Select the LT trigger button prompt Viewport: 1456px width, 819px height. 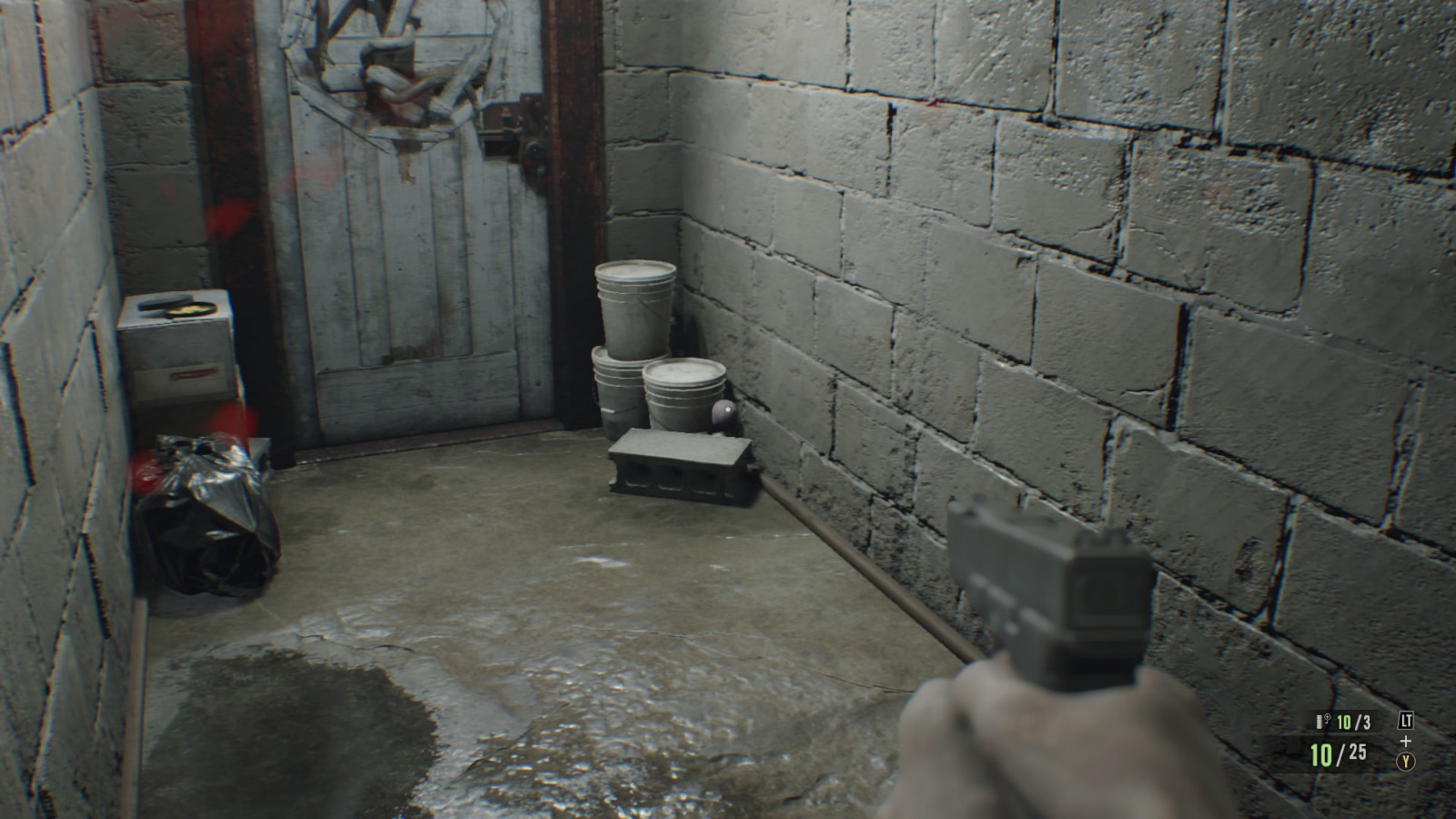[x=1406, y=720]
